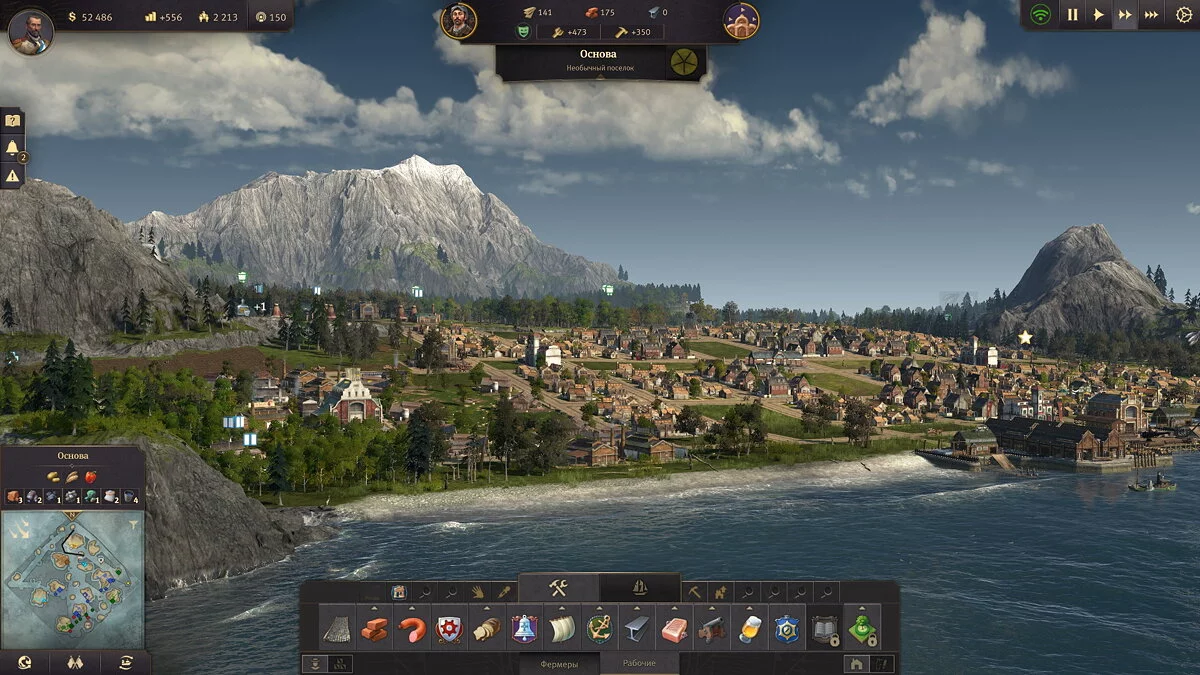Select the steel beams building

coord(636,629)
